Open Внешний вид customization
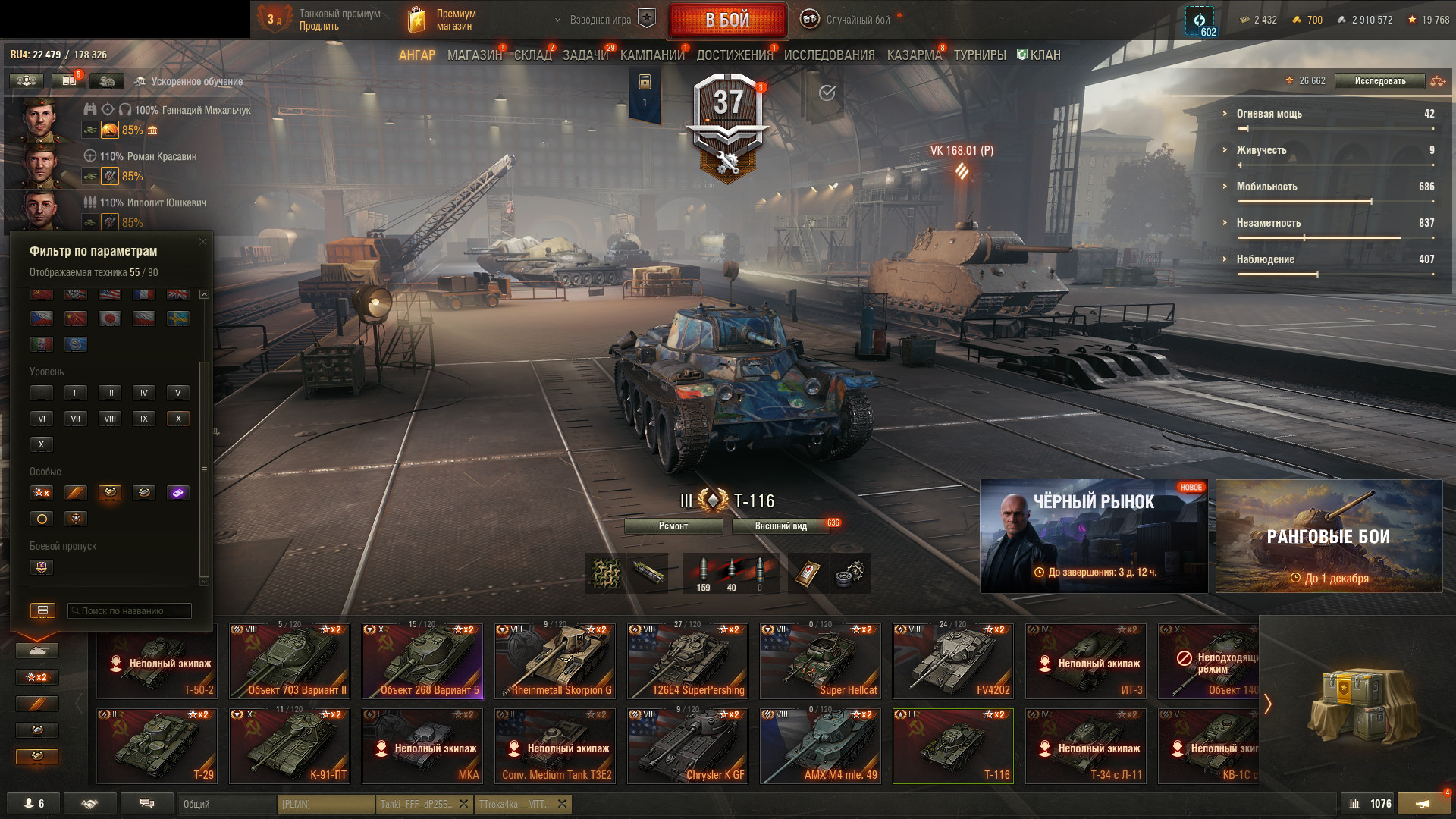The height and width of the screenshot is (819, 1456). point(780,526)
